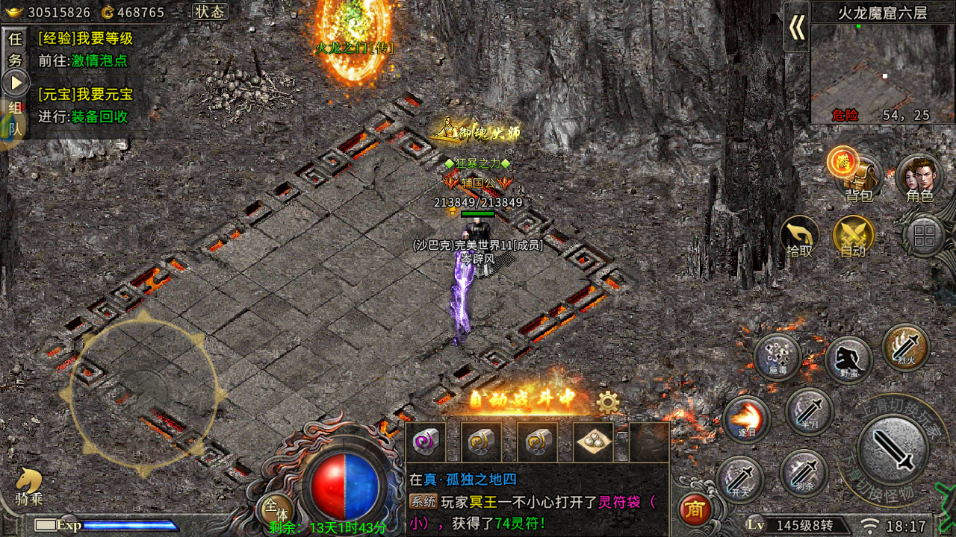Collapse the minimap with the double-arrow button
956x537 pixels.
[796, 28]
